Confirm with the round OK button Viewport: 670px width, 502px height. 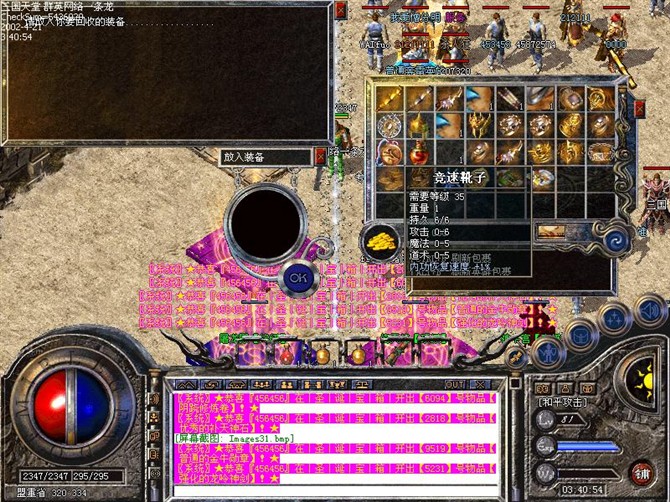click(297, 276)
